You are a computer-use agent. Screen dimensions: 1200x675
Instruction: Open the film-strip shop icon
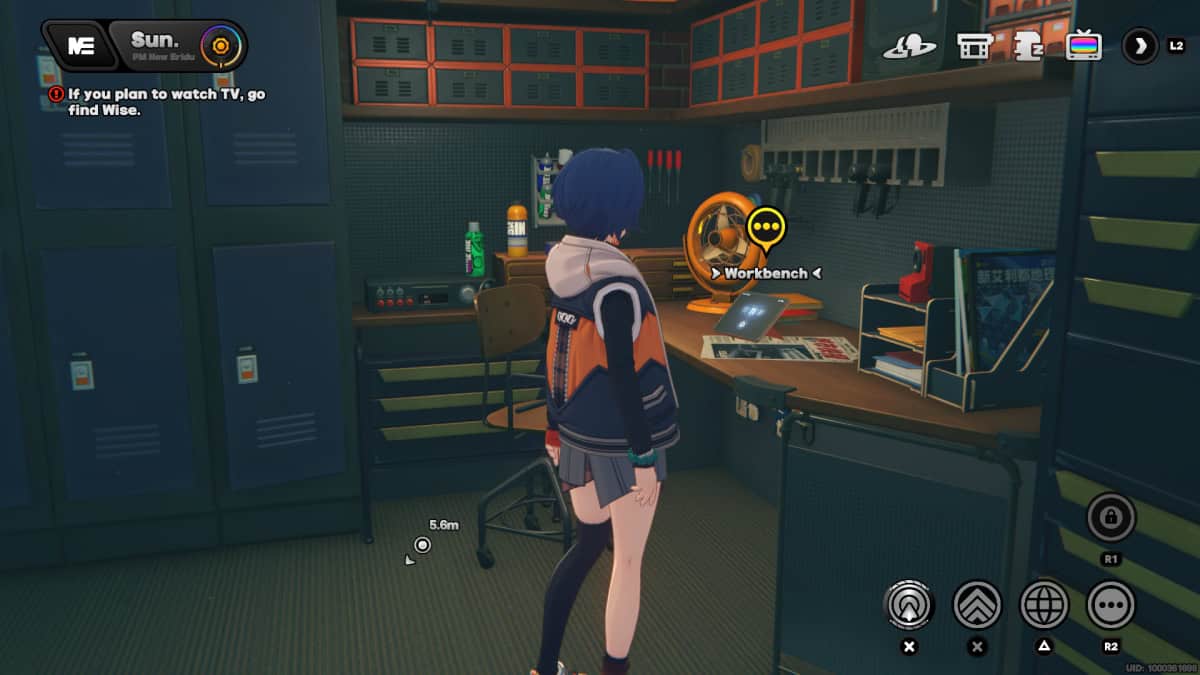pos(974,46)
